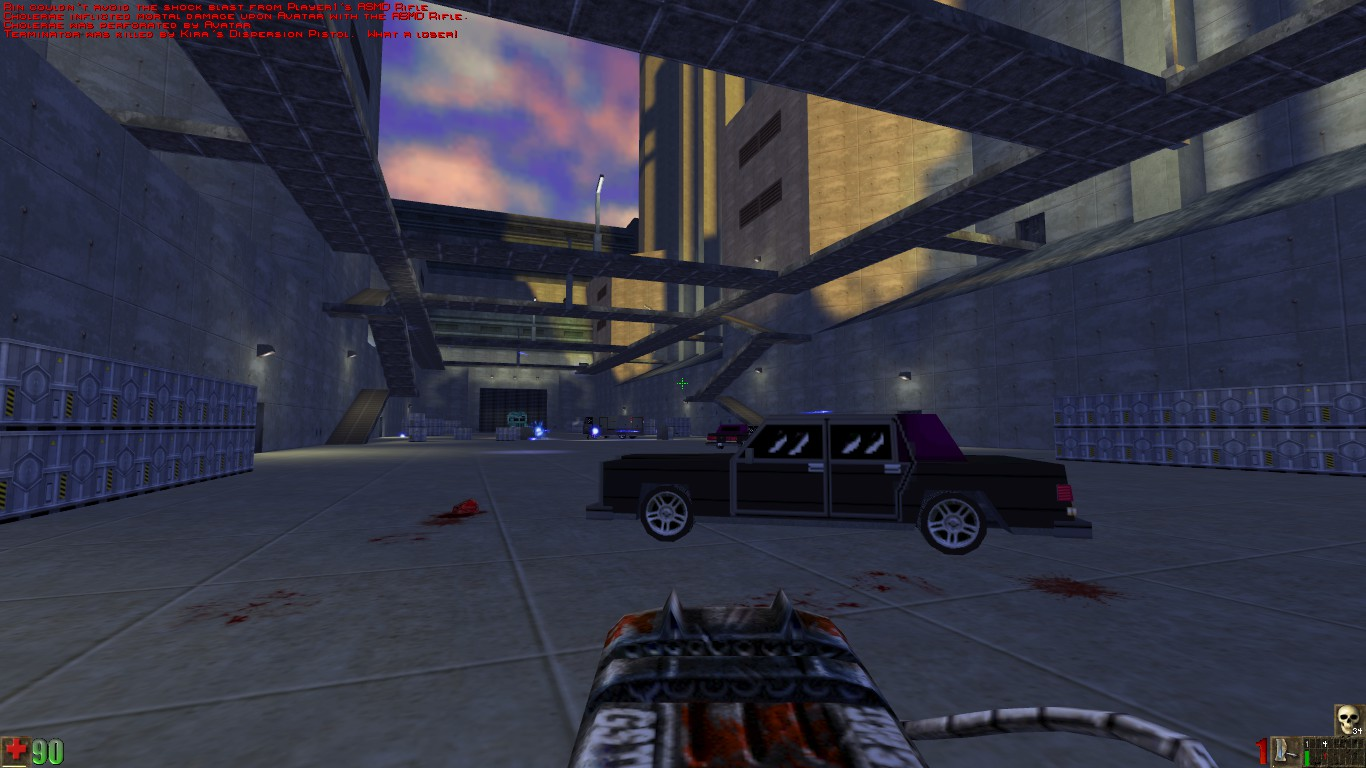Click the skull frag counter icon
Image resolution: width=1366 pixels, height=768 pixels.
[1349, 718]
